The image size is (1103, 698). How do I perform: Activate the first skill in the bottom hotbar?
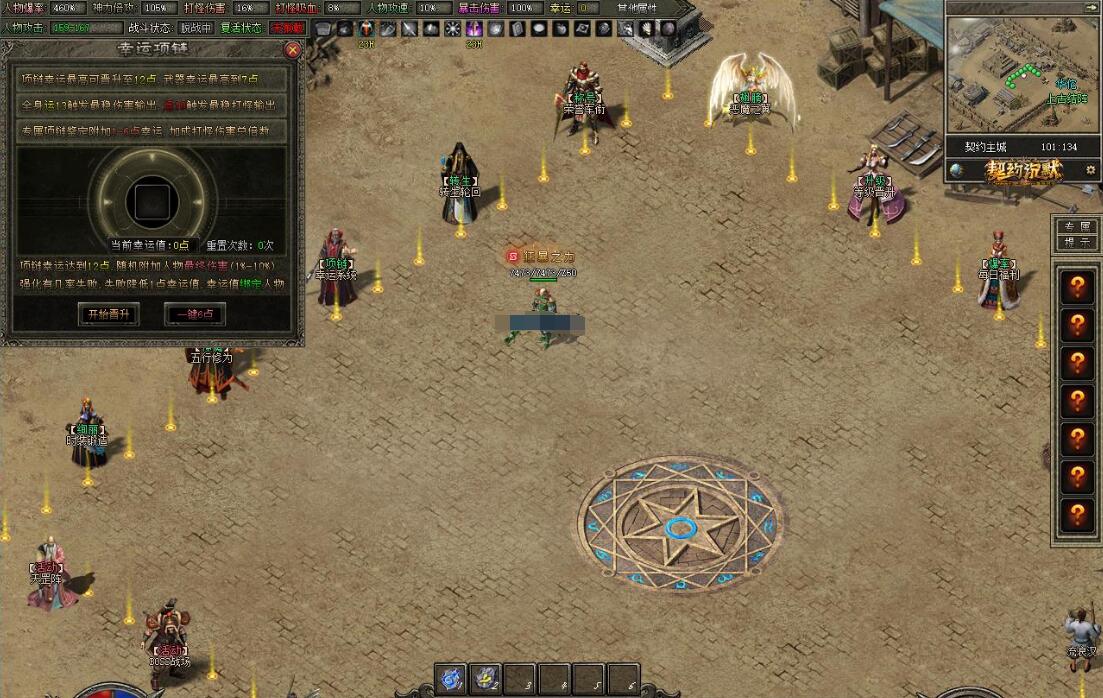tap(453, 679)
